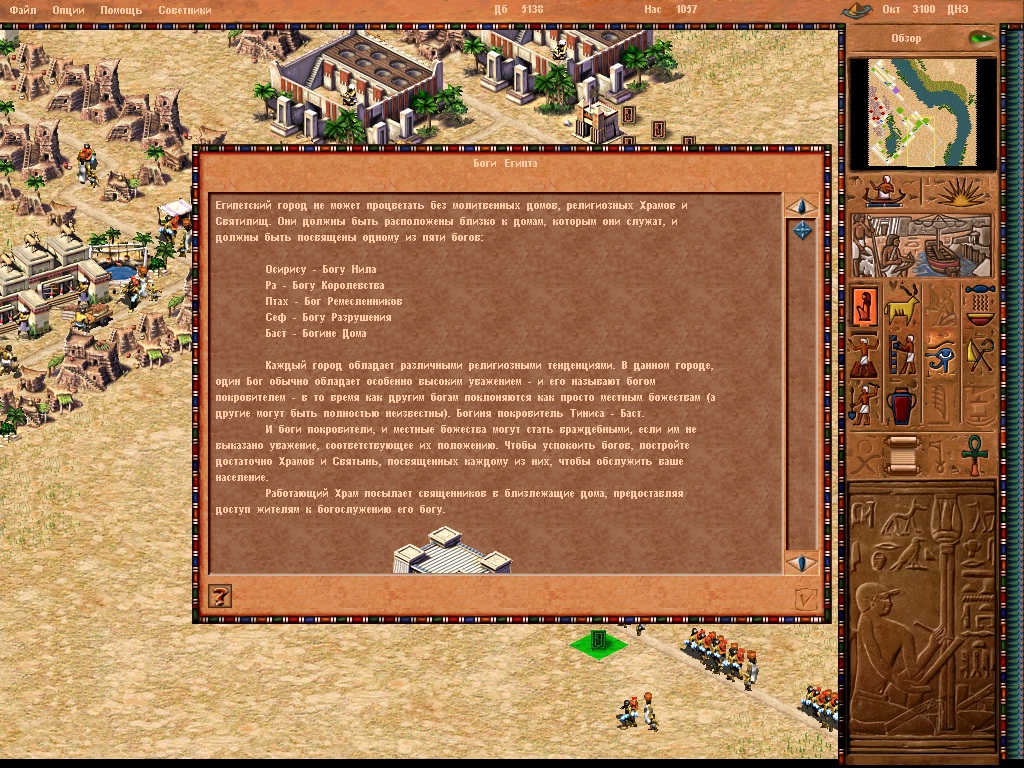The width and height of the screenshot is (1024, 768).
Task: Select the Eye of Horus religion button
Action: click(x=941, y=355)
